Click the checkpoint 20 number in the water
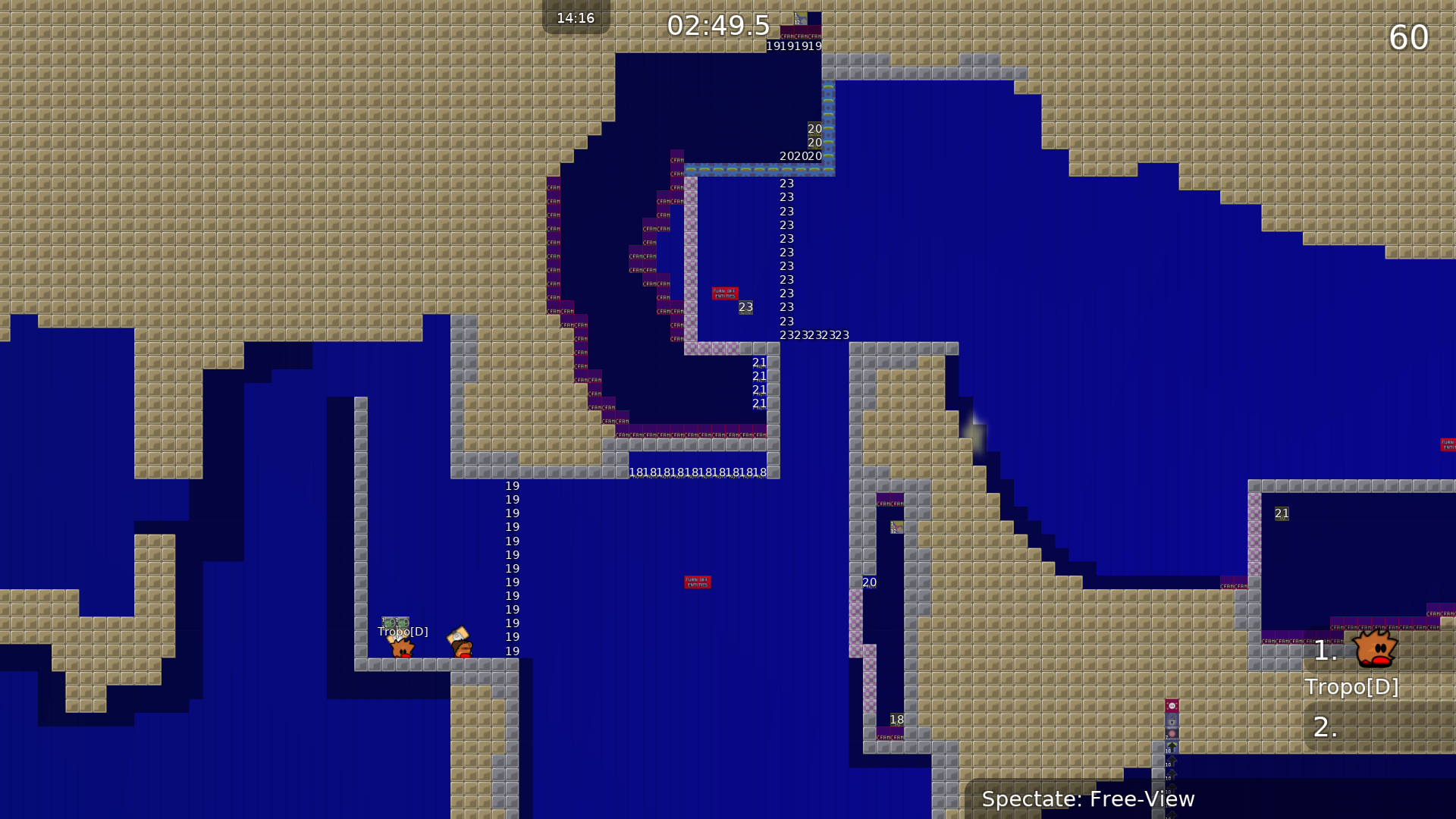This screenshot has width=1456, height=819. [x=868, y=582]
